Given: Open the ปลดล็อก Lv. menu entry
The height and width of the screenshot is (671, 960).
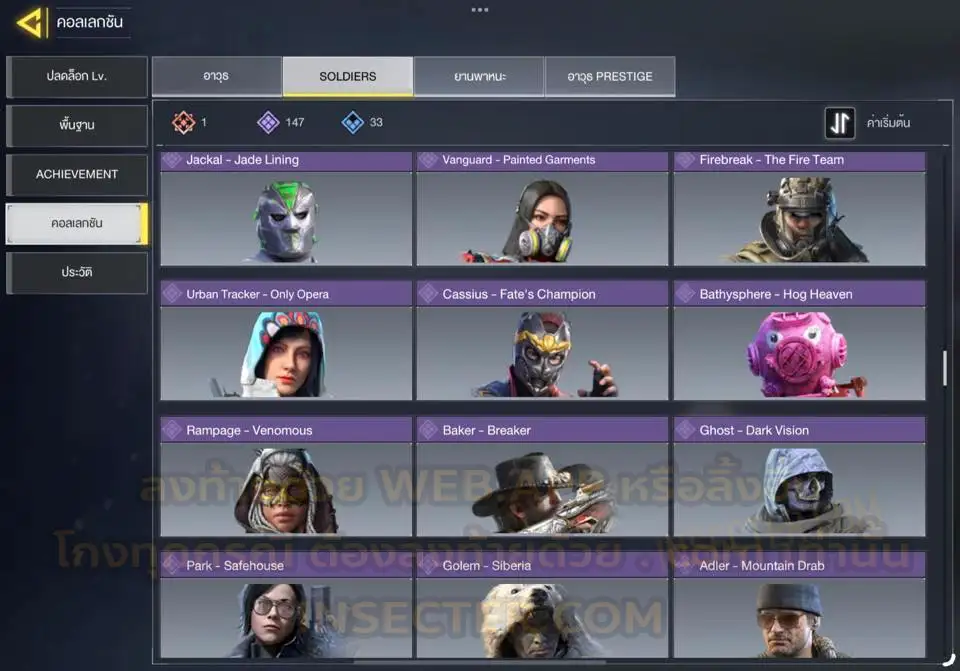Looking at the screenshot, I should 77,77.
